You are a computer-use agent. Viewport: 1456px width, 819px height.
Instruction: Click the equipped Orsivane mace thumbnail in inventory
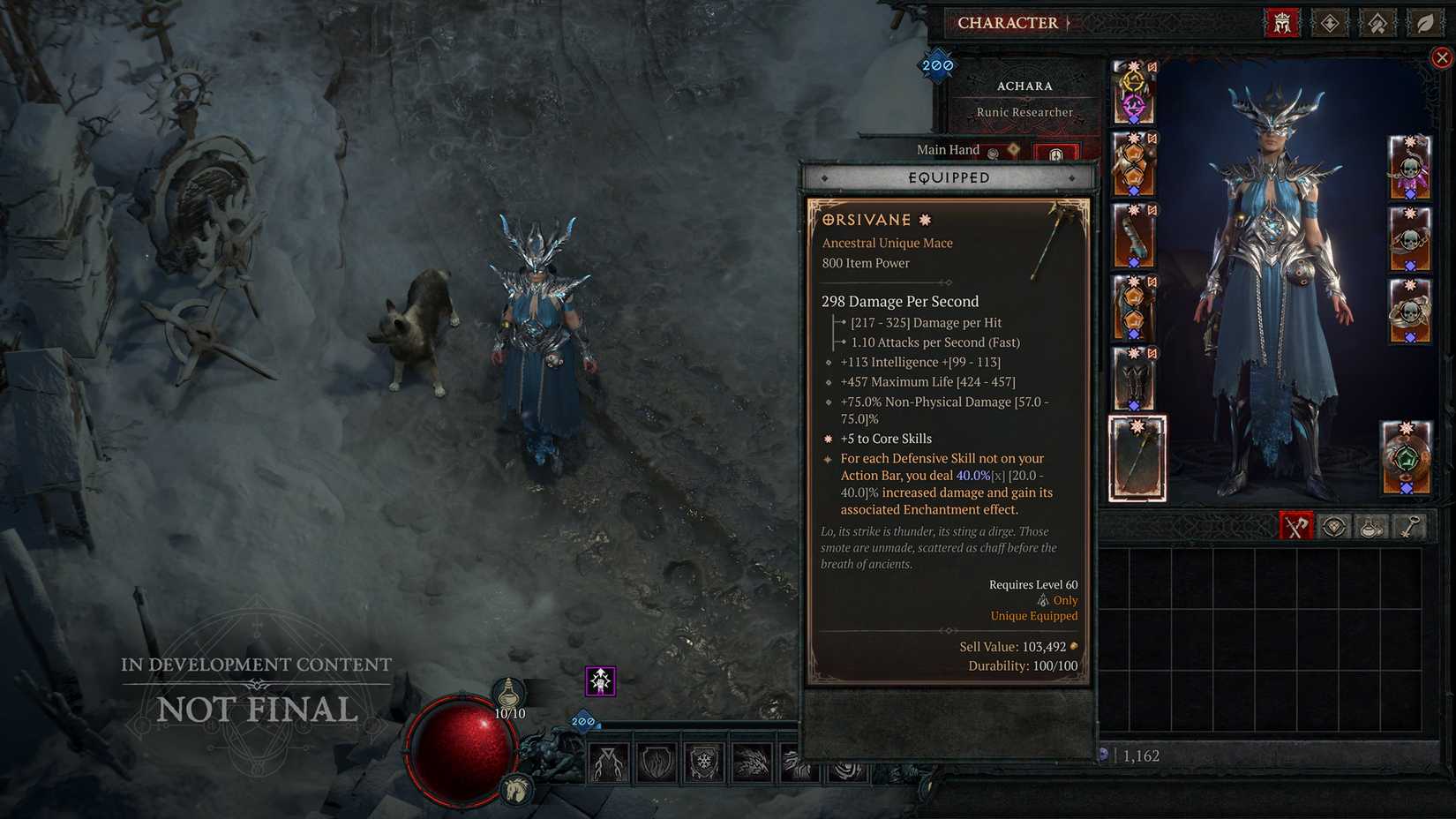click(x=1137, y=457)
